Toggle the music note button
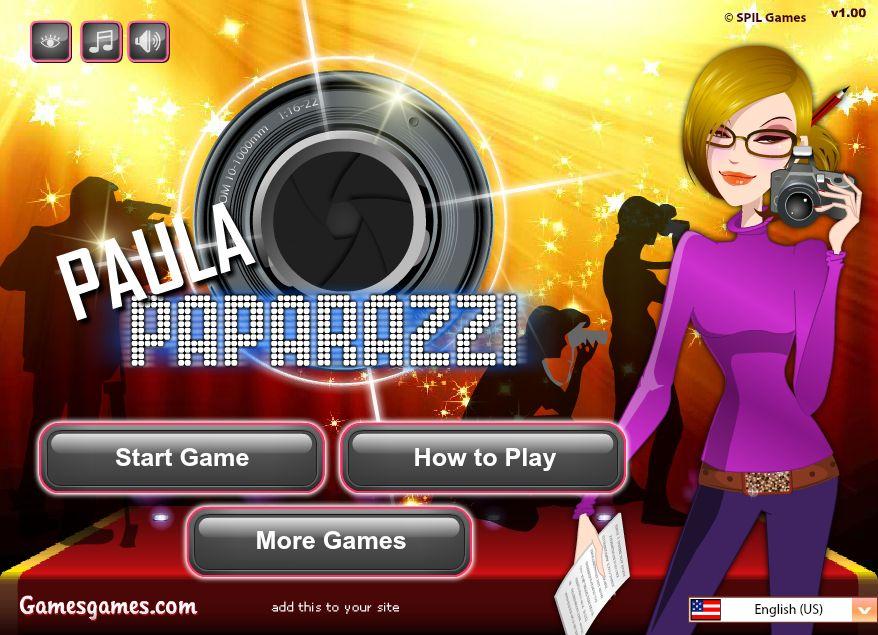The image size is (878, 635). (100, 42)
